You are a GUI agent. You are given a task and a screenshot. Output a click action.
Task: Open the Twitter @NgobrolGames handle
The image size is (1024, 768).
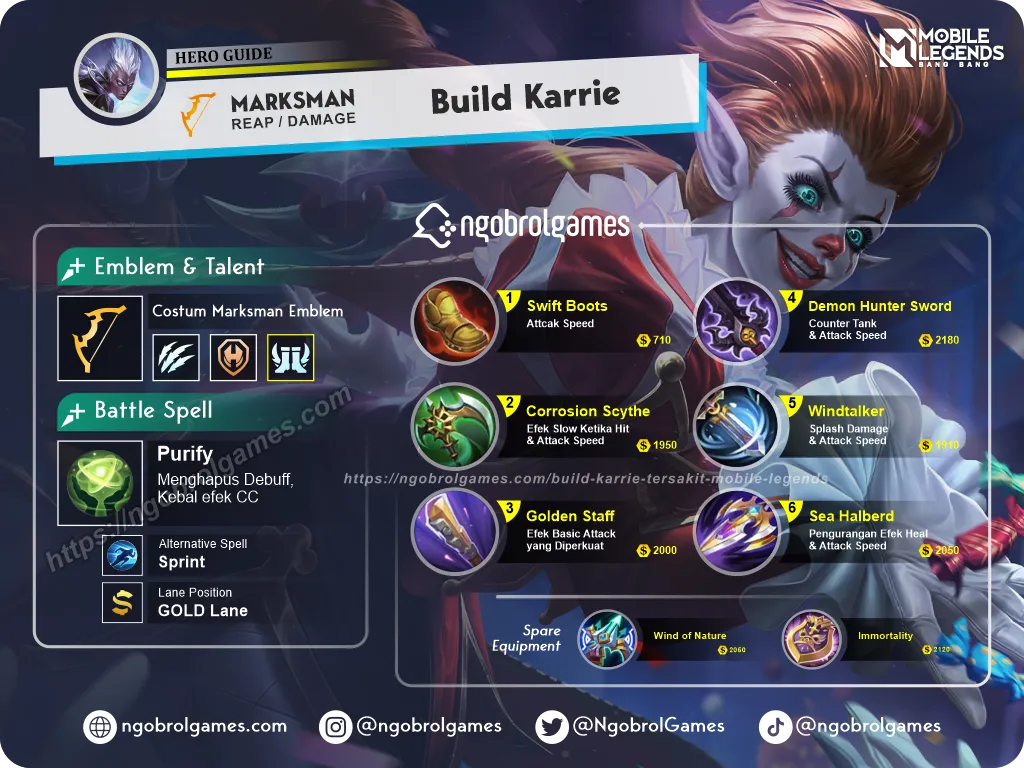coord(630,727)
